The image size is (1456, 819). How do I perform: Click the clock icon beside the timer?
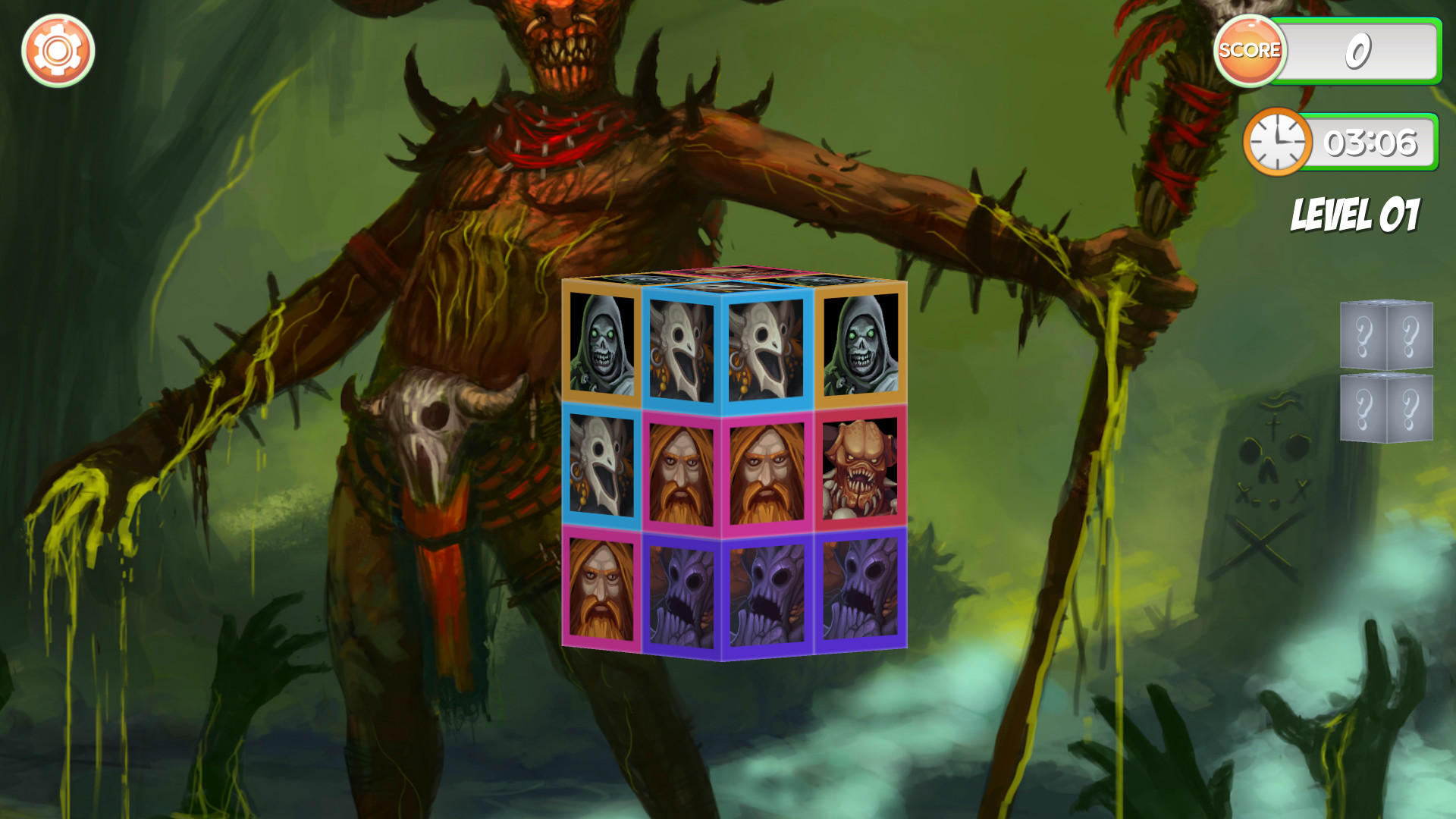pyautogui.click(x=1276, y=141)
